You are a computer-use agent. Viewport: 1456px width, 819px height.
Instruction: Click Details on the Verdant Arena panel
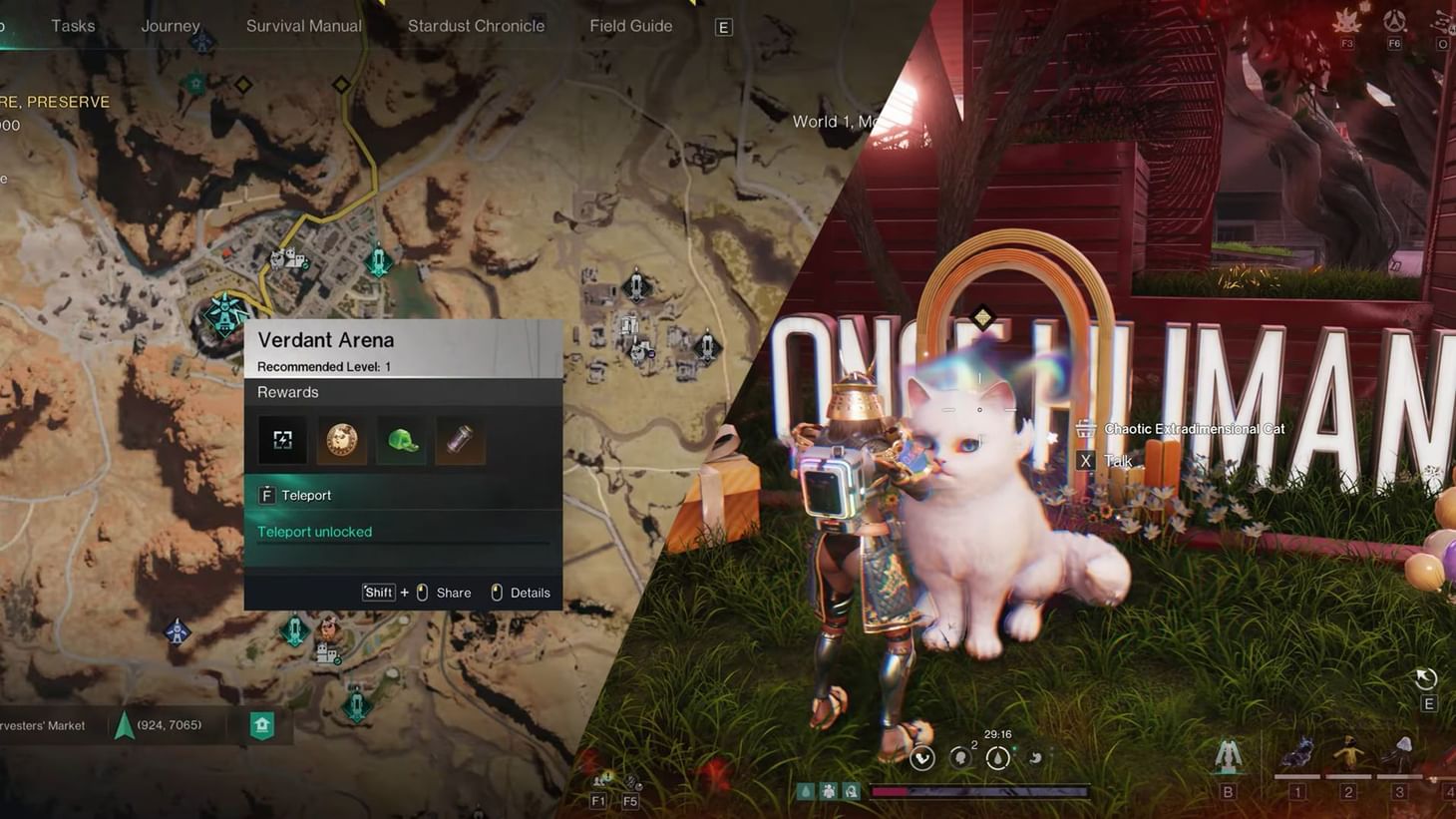[x=531, y=592]
